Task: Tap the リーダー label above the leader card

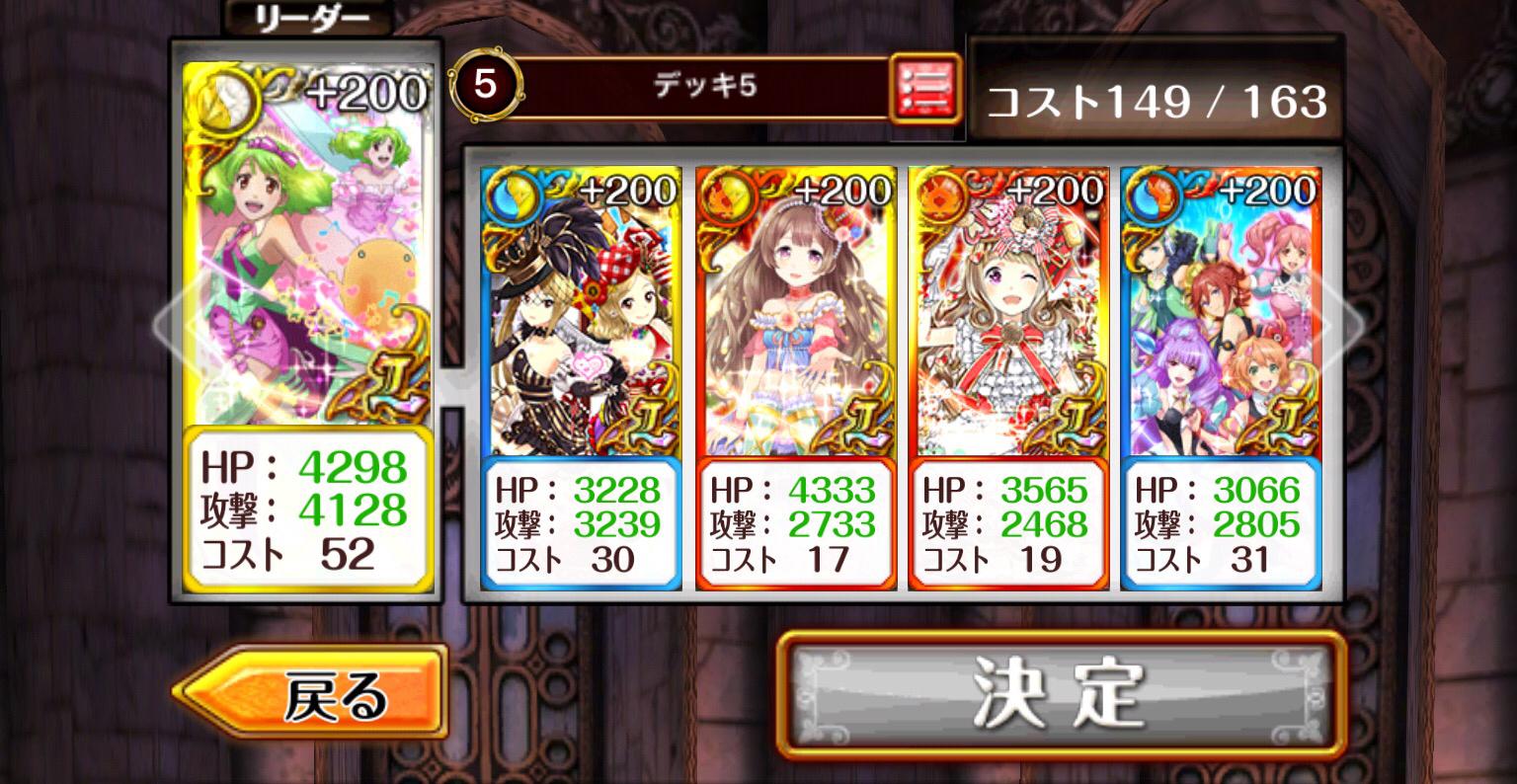Action: click(x=306, y=17)
